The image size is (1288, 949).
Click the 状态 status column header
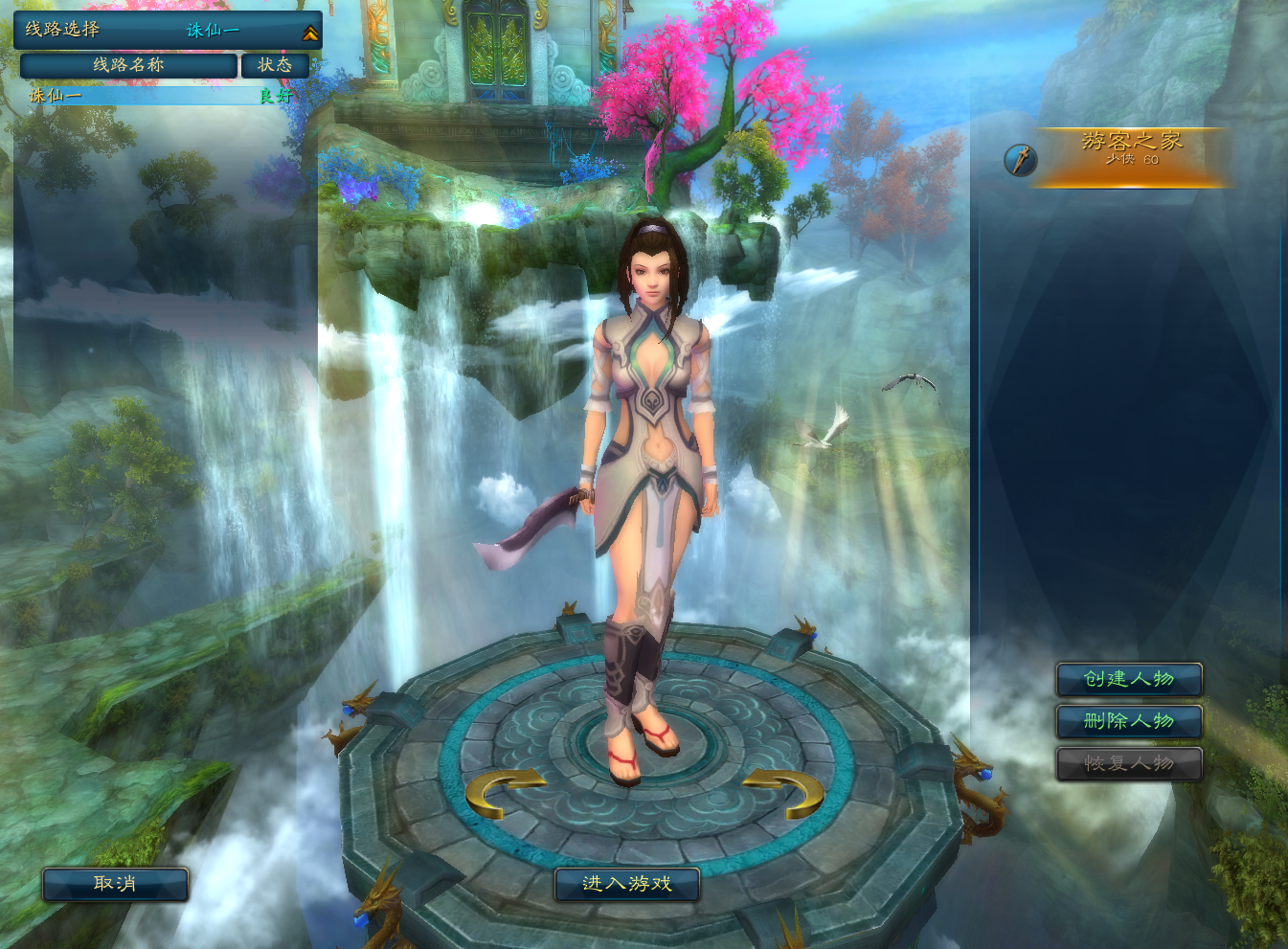pyautogui.click(x=275, y=65)
